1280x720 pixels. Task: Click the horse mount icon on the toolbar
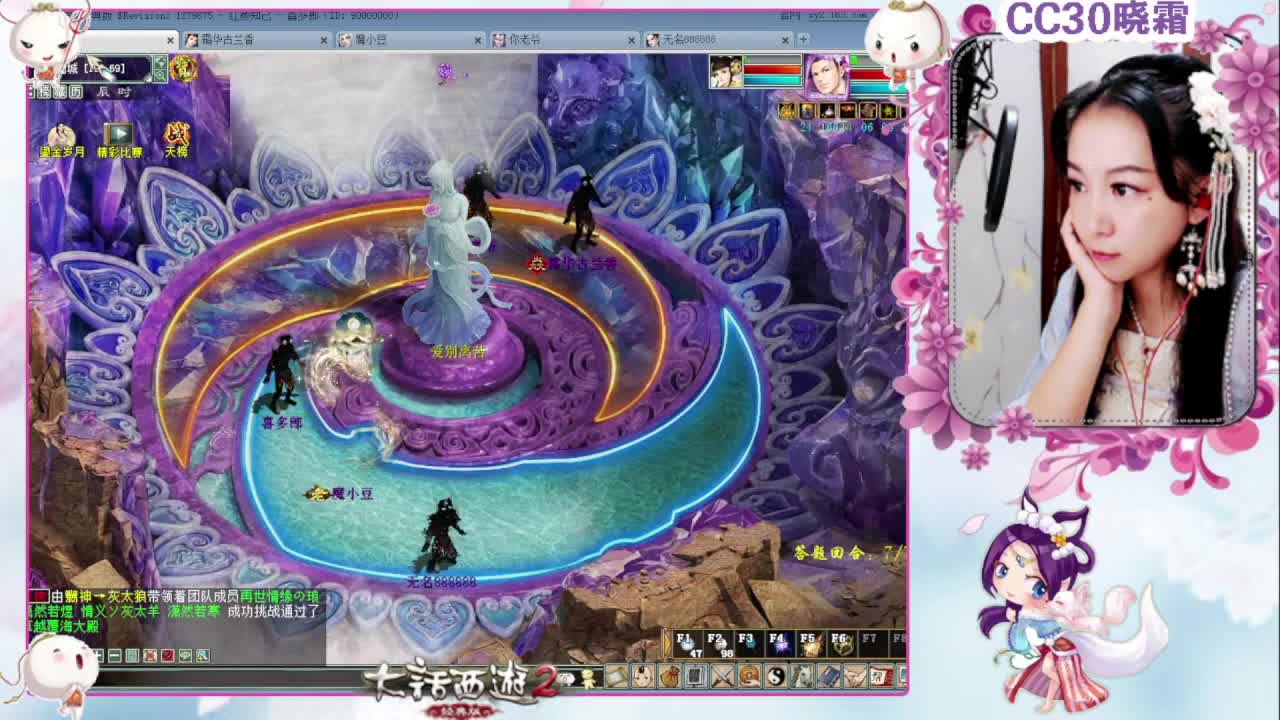802,676
